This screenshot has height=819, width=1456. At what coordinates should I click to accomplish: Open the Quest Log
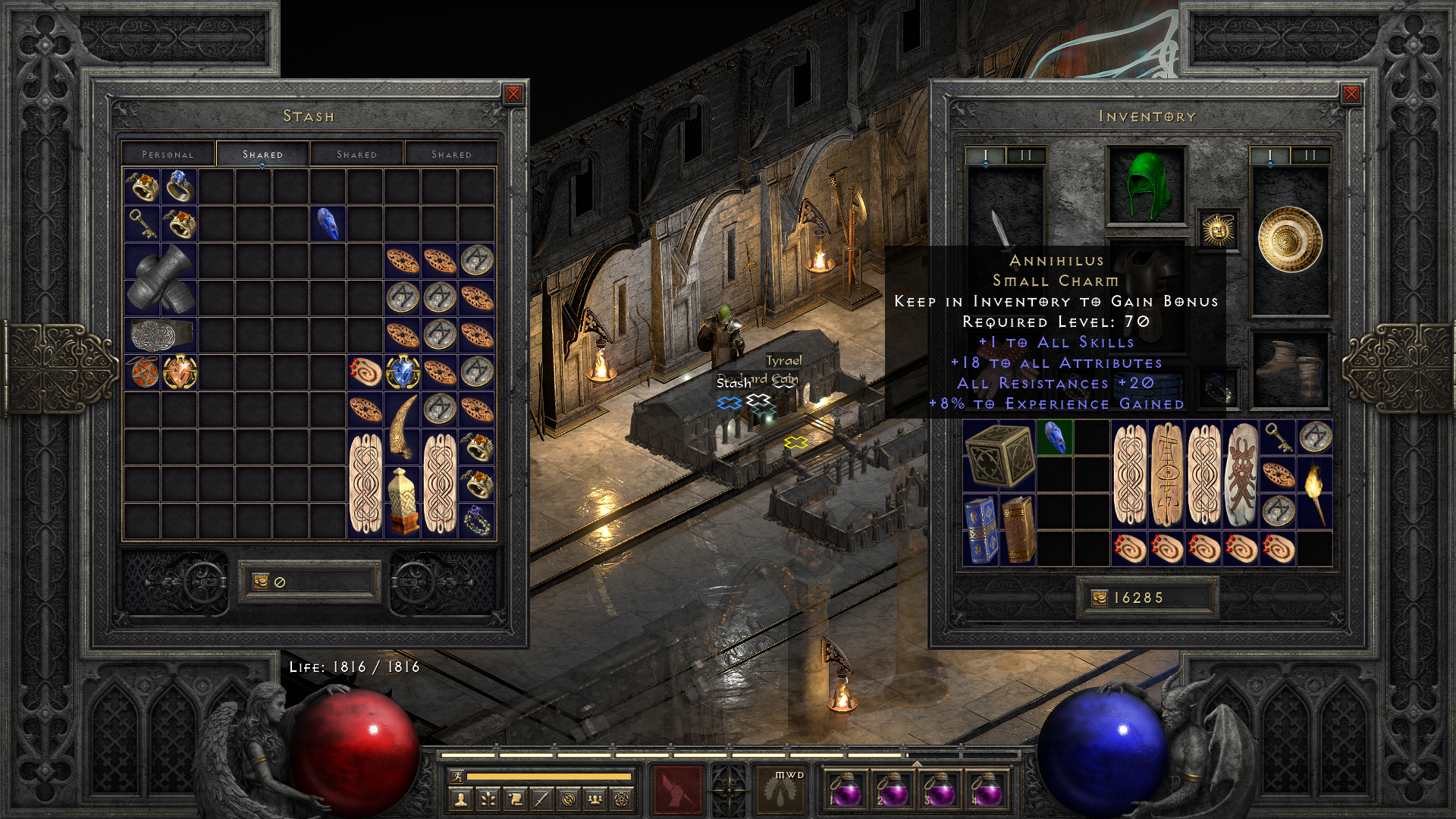(516, 799)
